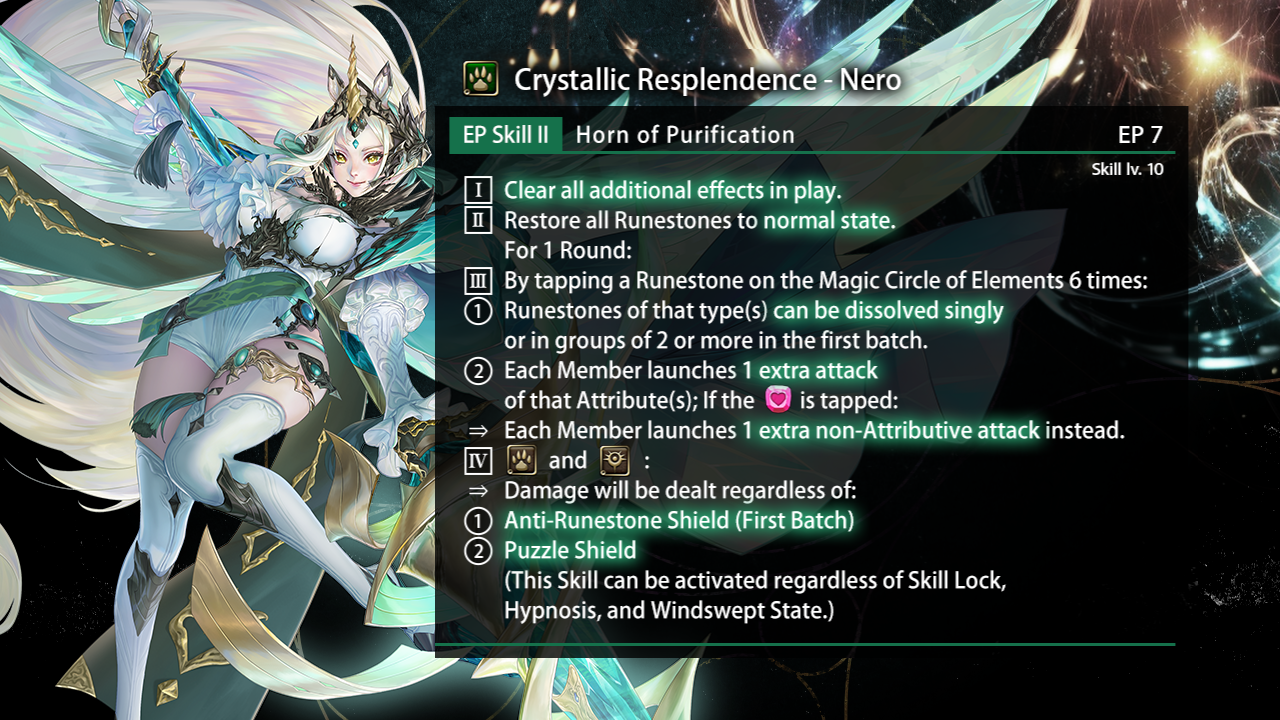Click the beast paw icon beside Nero's name
Viewport: 1280px width, 720px height.
pos(481,79)
